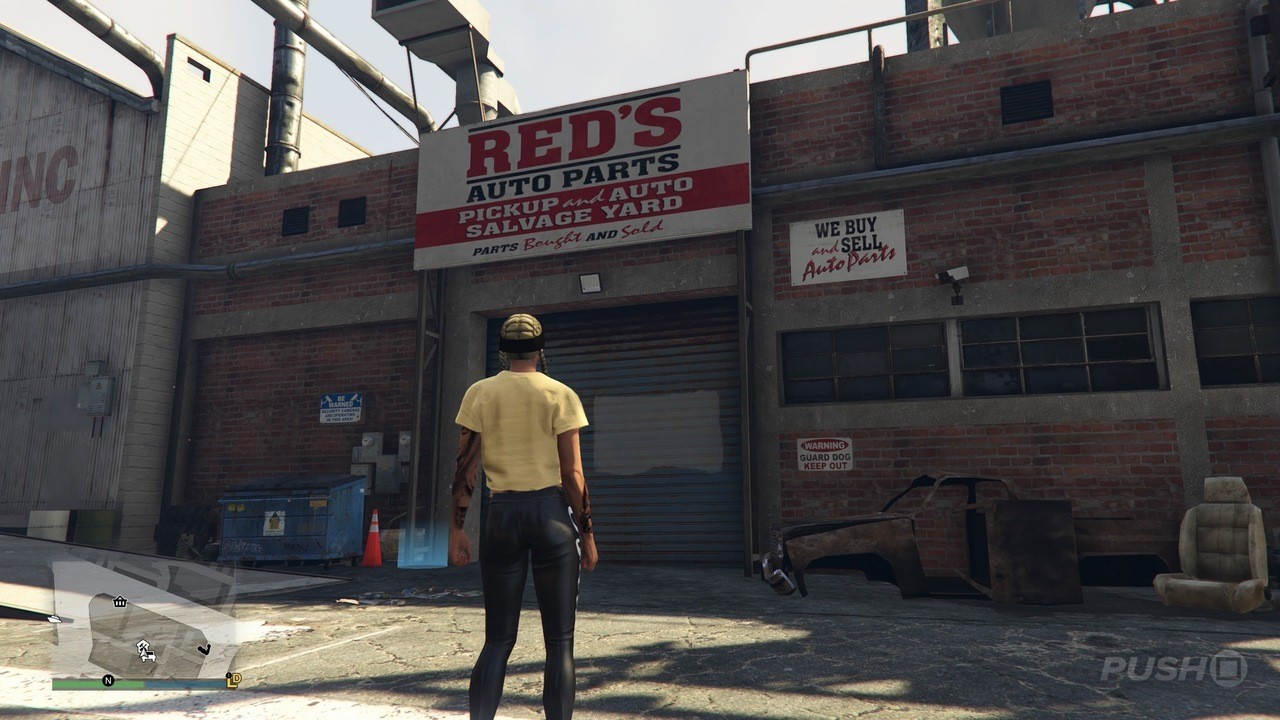Select the shop basket icon on the minimap
The width and height of the screenshot is (1280, 720).
pyautogui.click(x=119, y=602)
